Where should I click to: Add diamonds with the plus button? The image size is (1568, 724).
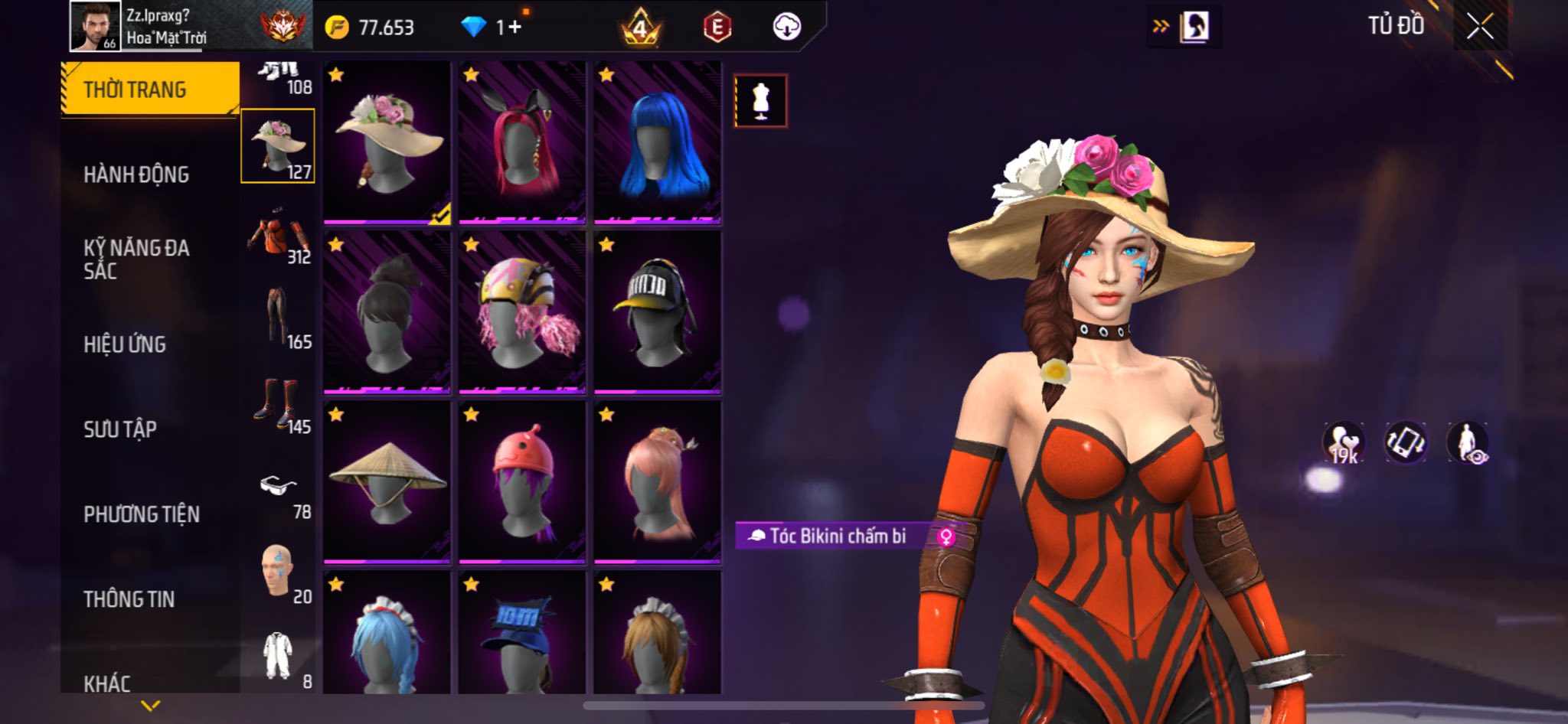click(514, 28)
